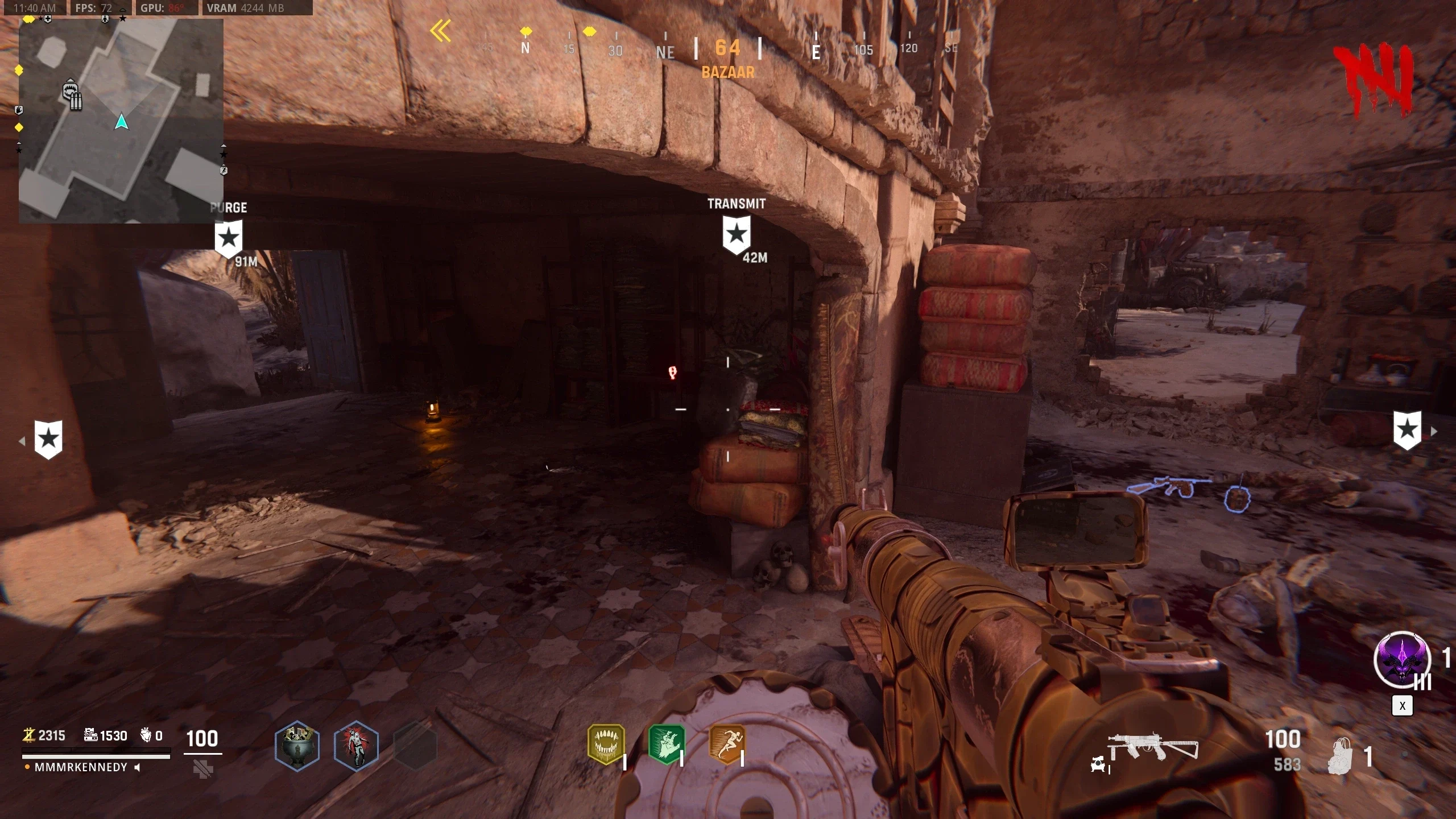Select the TRANSMIT objective marker
Screen dimensions: 1456x819
click(737, 234)
